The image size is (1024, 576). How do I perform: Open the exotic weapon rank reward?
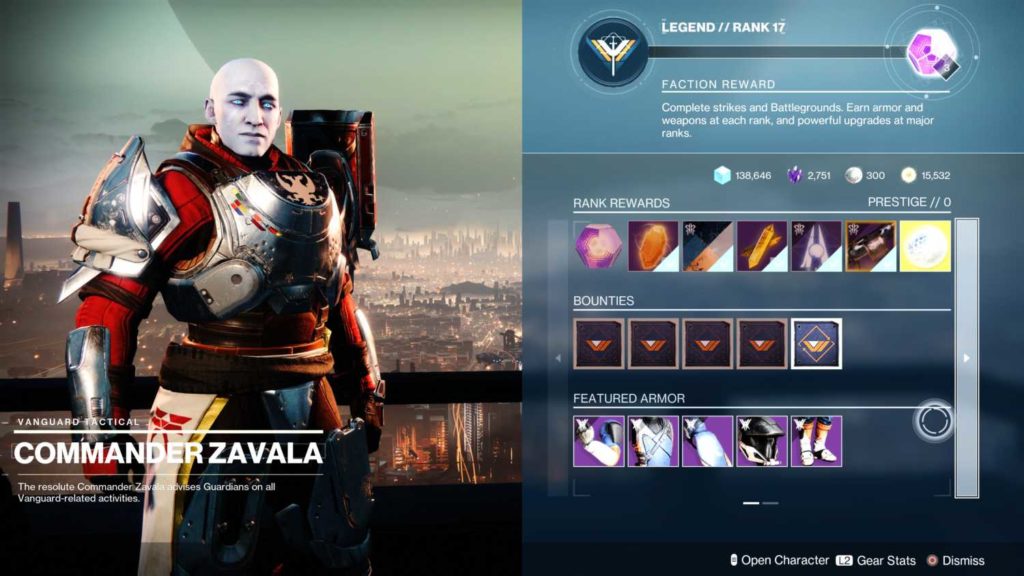tap(870, 246)
